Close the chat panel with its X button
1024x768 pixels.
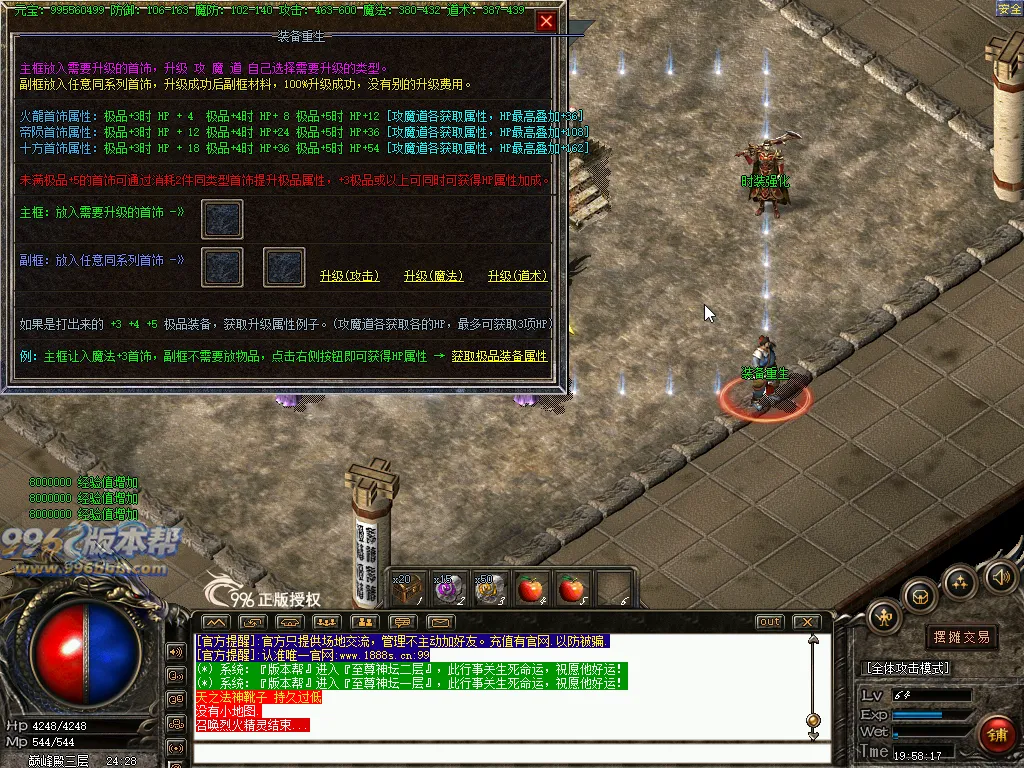pyautogui.click(x=806, y=622)
